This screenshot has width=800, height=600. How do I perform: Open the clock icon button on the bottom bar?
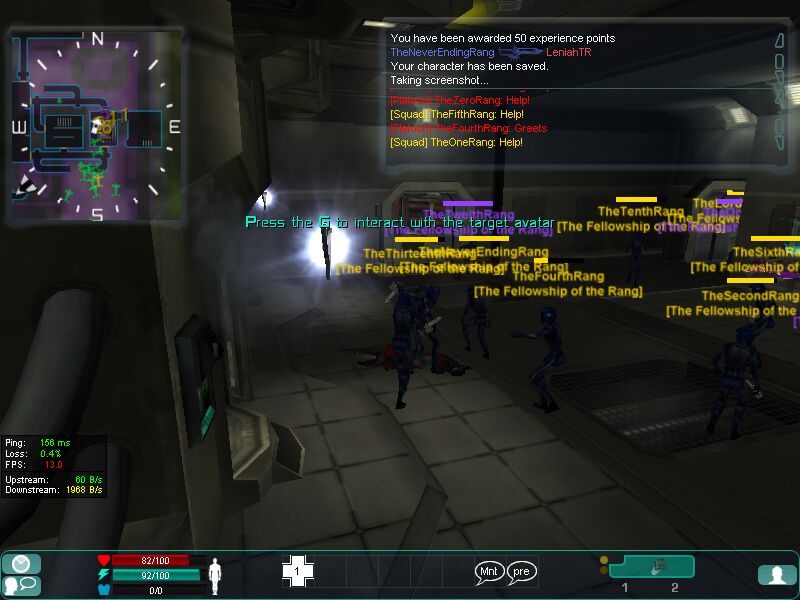tap(21, 564)
